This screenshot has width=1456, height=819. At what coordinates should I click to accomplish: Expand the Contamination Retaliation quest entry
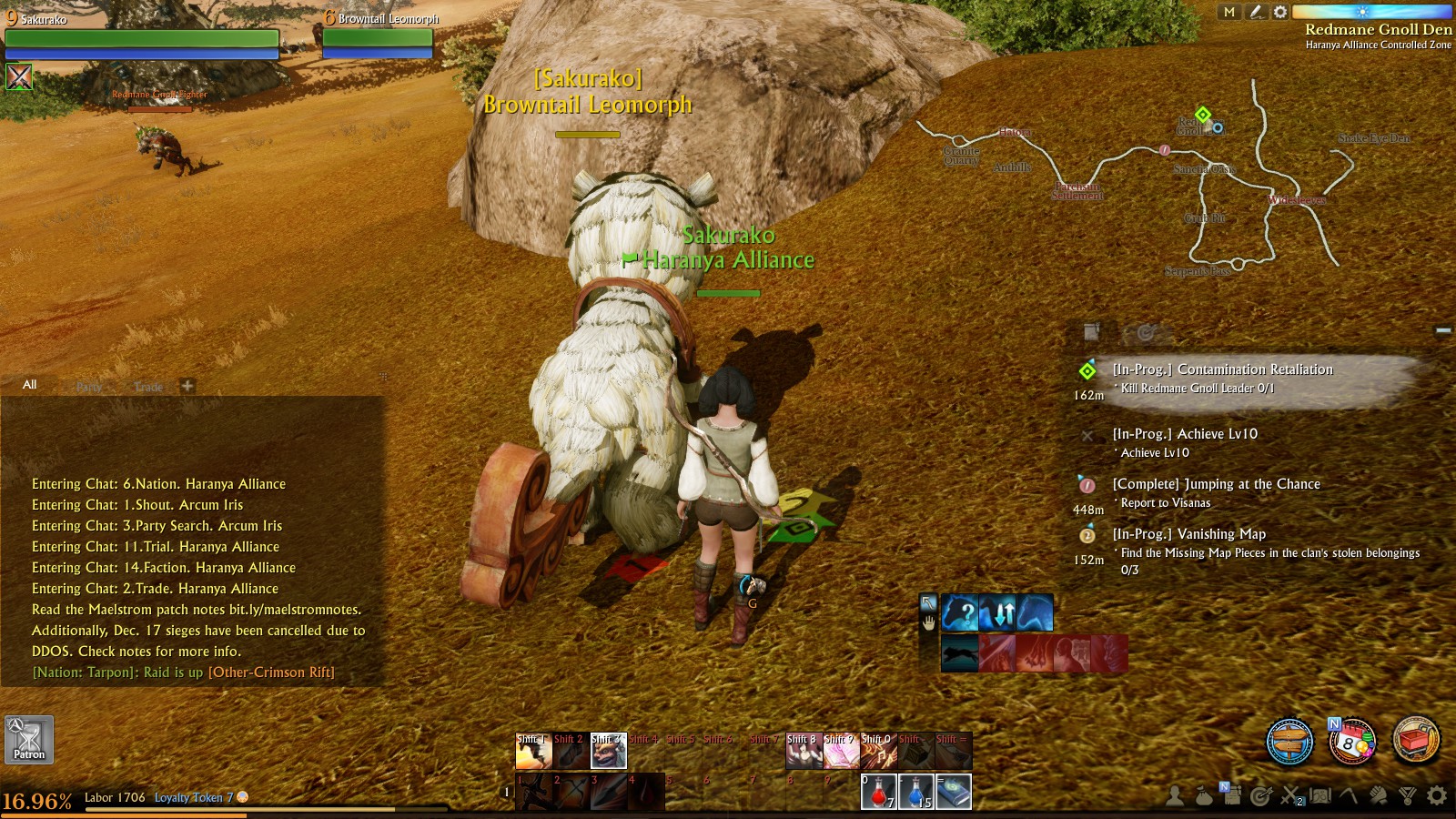click(x=1224, y=369)
